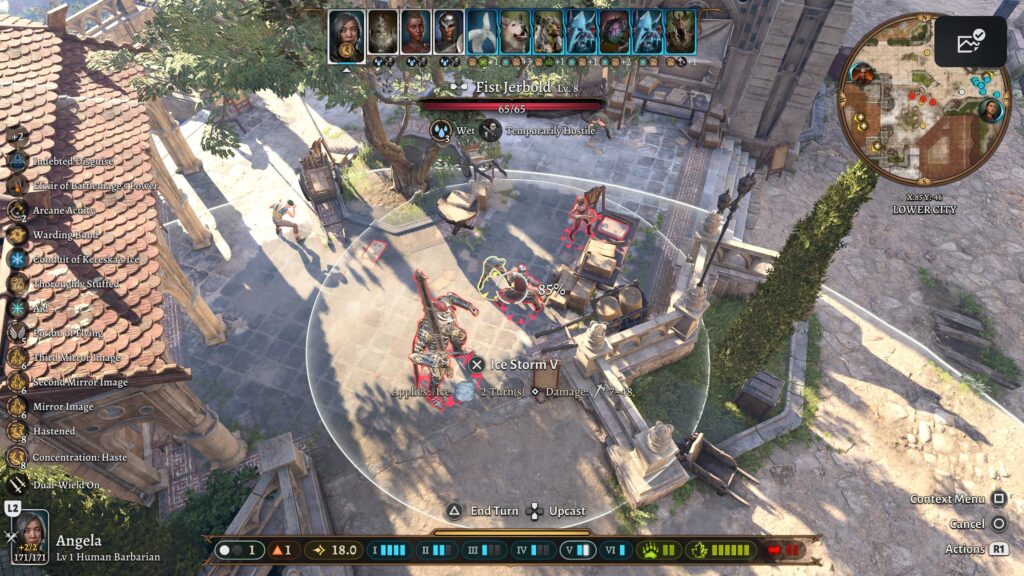Click the Temporarily Hostile status icon
Image resolution: width=1024 pixels, height=576 pixels.
pyautogui.click(x=490, y=130)
